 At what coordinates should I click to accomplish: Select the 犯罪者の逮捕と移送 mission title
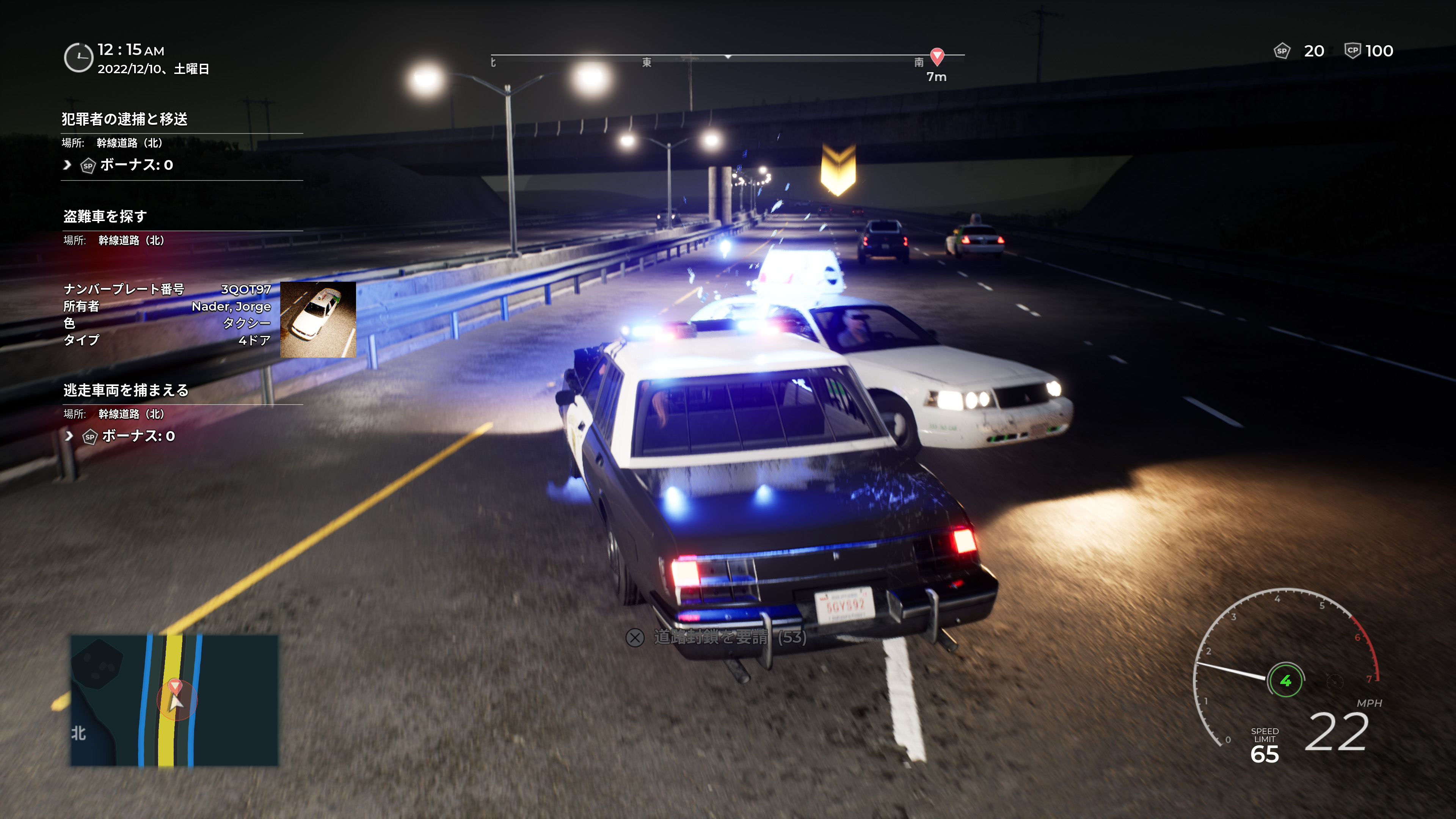(124, 119)
